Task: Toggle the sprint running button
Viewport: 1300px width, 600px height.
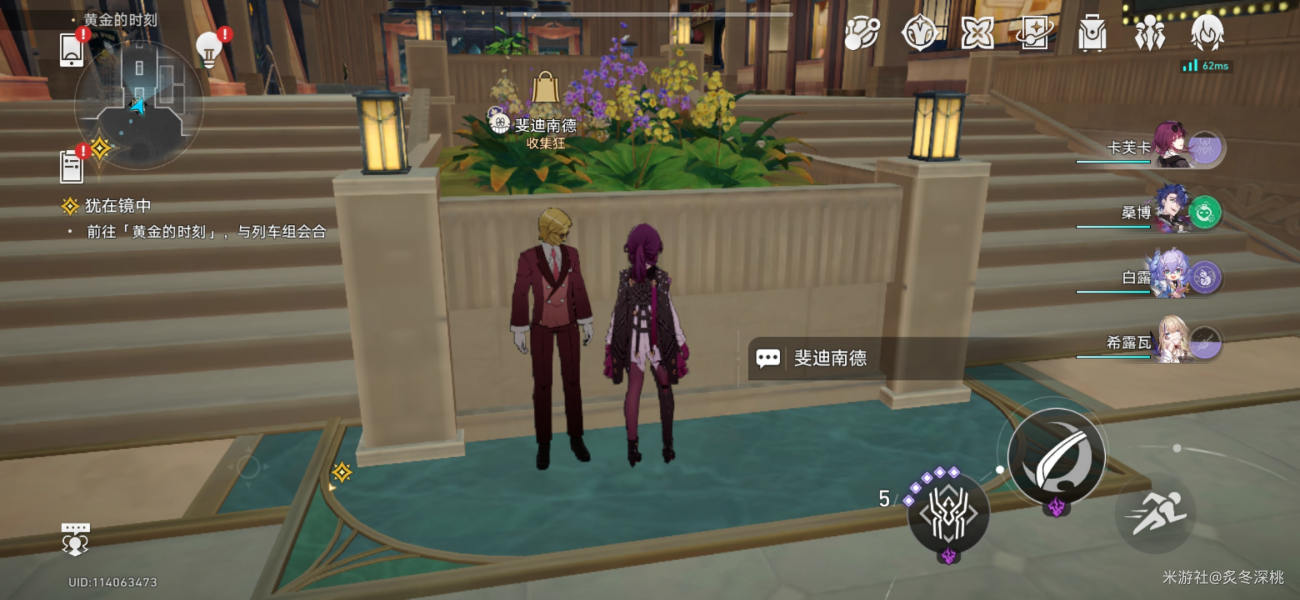Action: (1155, 513)
